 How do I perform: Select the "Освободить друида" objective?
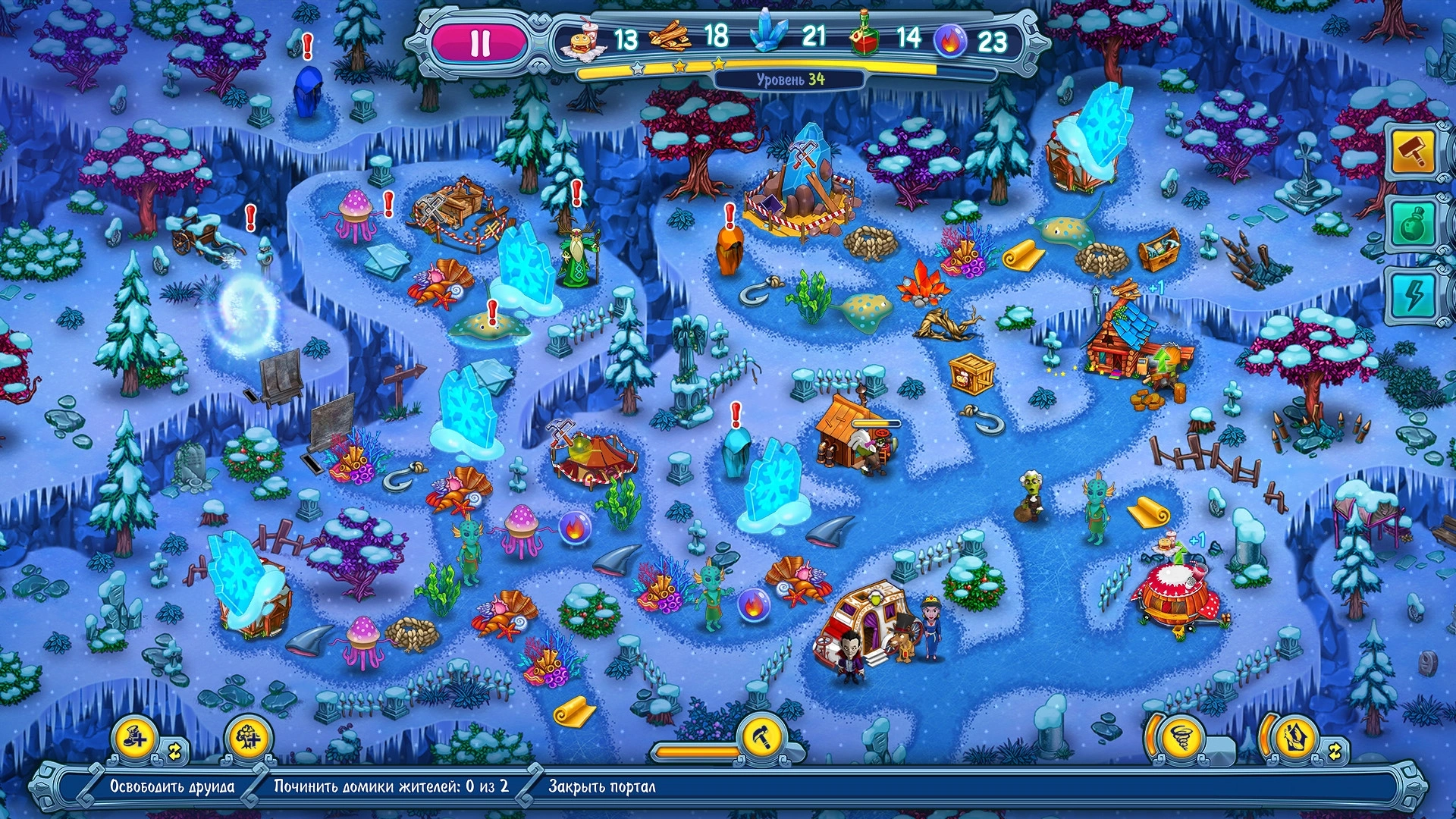pos(172,786)
